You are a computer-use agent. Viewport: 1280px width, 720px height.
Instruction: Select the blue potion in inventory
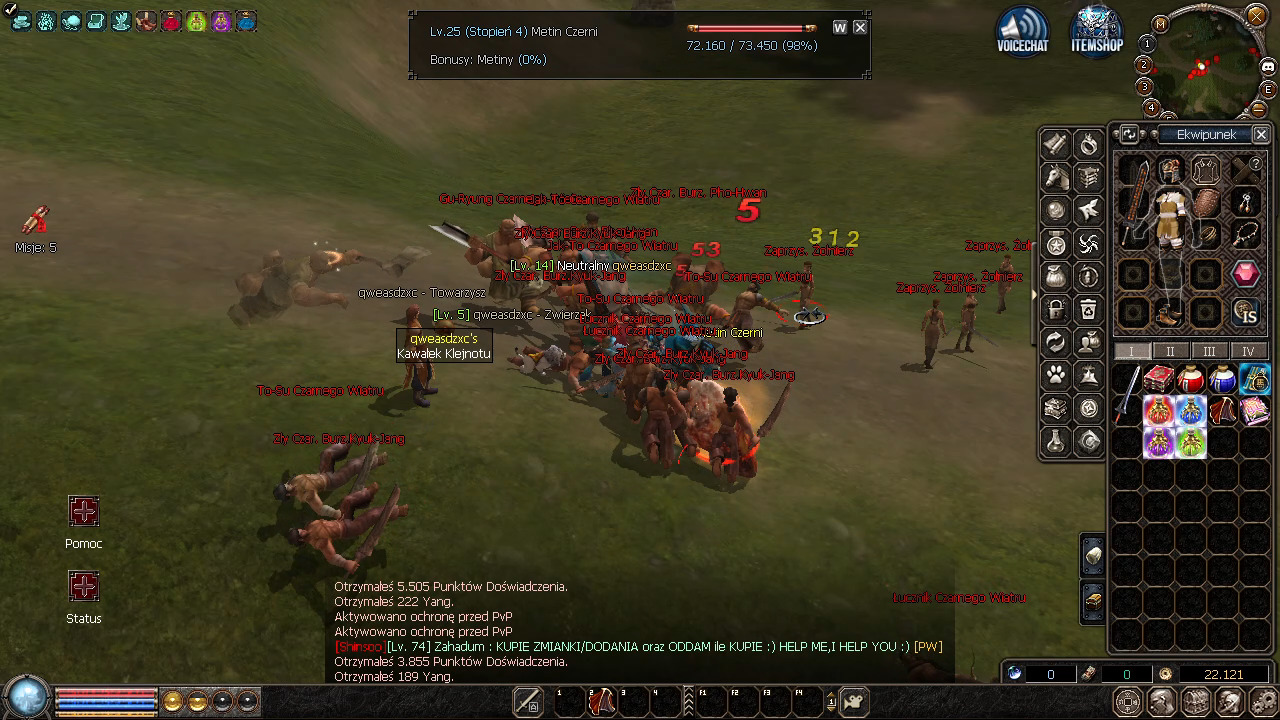tap(1222, 380)
